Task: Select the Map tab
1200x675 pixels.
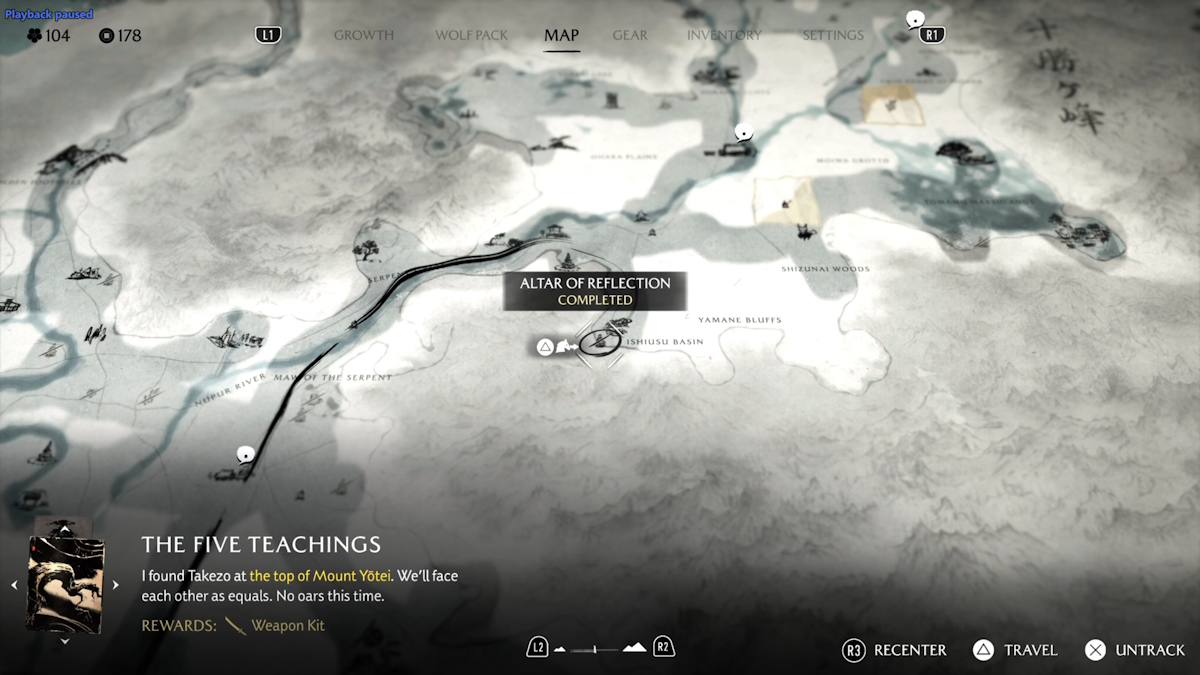Action: click(x=561, y=35)
